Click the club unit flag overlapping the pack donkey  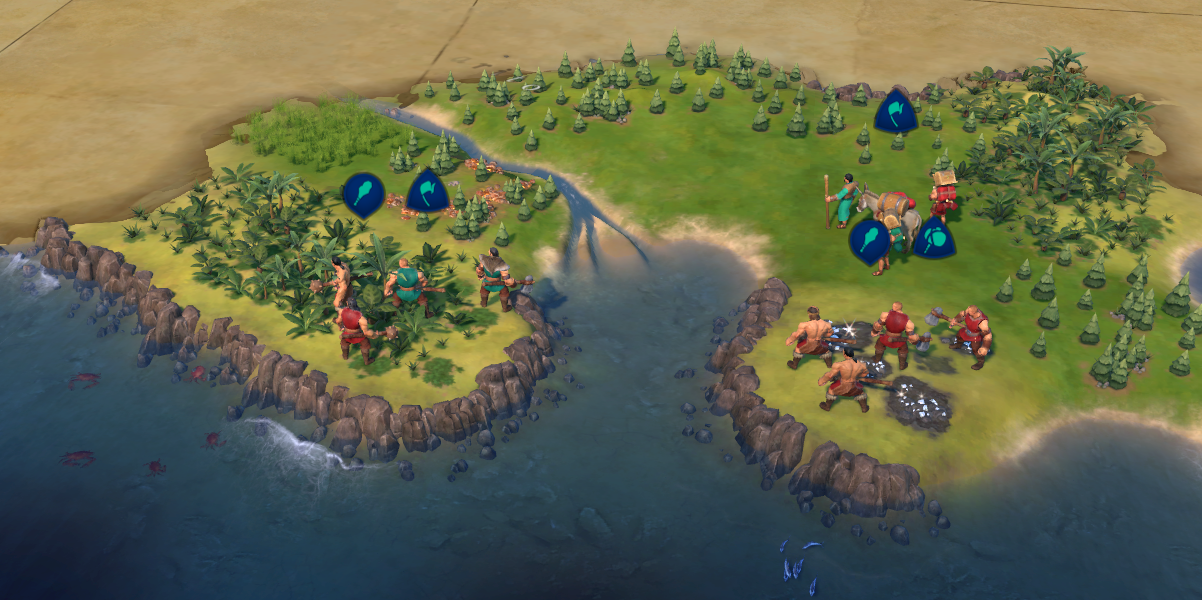pyautogui.click(x=869, y=241)
